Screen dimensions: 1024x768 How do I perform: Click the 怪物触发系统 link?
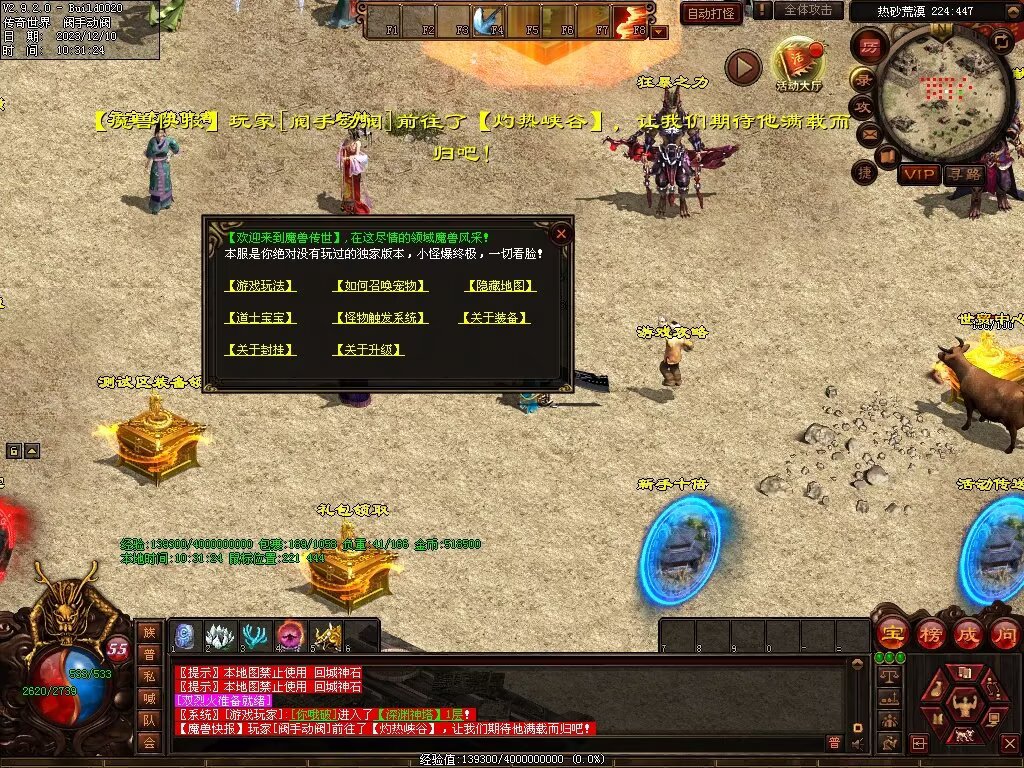(380, 318)
